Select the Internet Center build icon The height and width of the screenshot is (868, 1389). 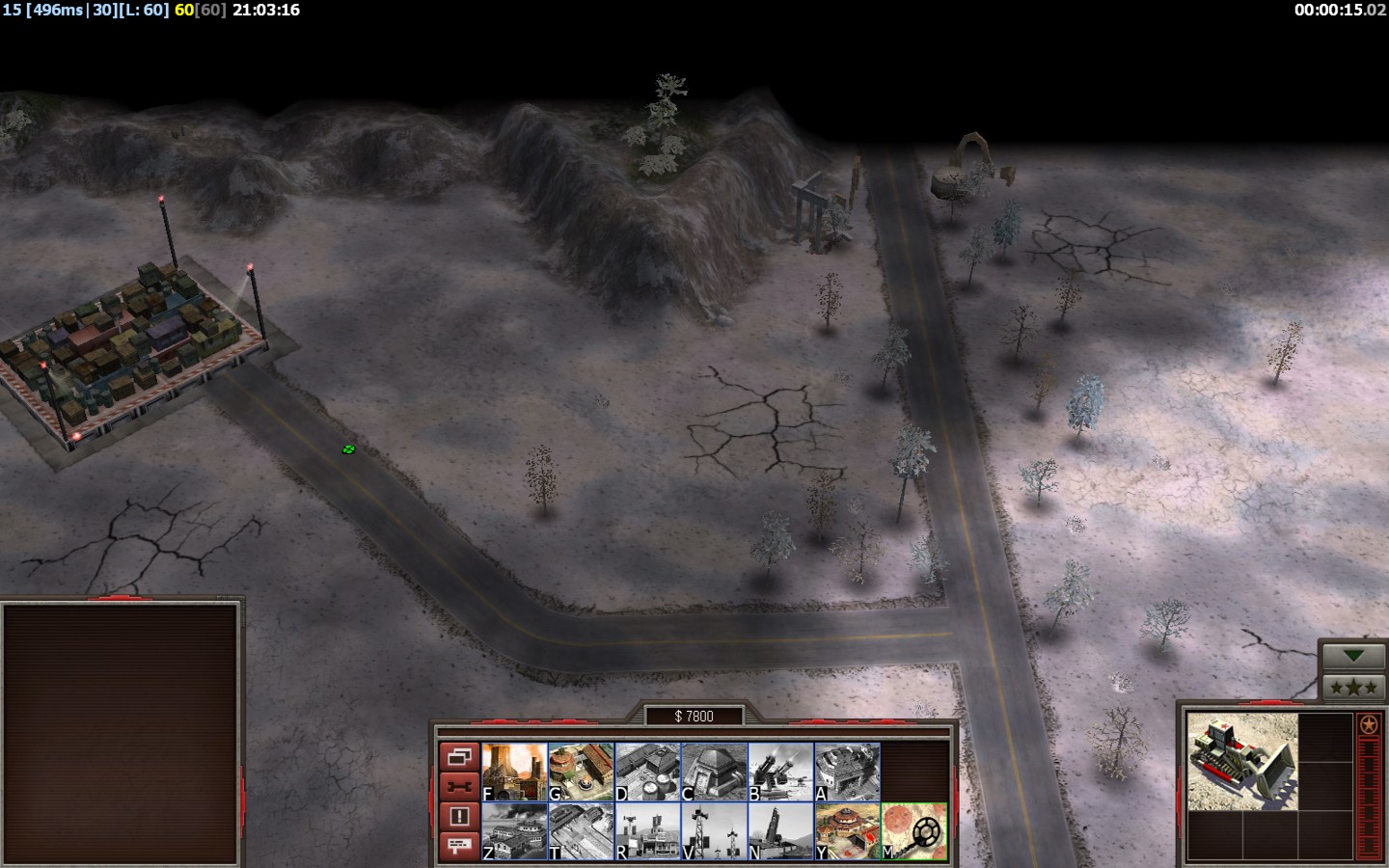click(x=647, y=831)
